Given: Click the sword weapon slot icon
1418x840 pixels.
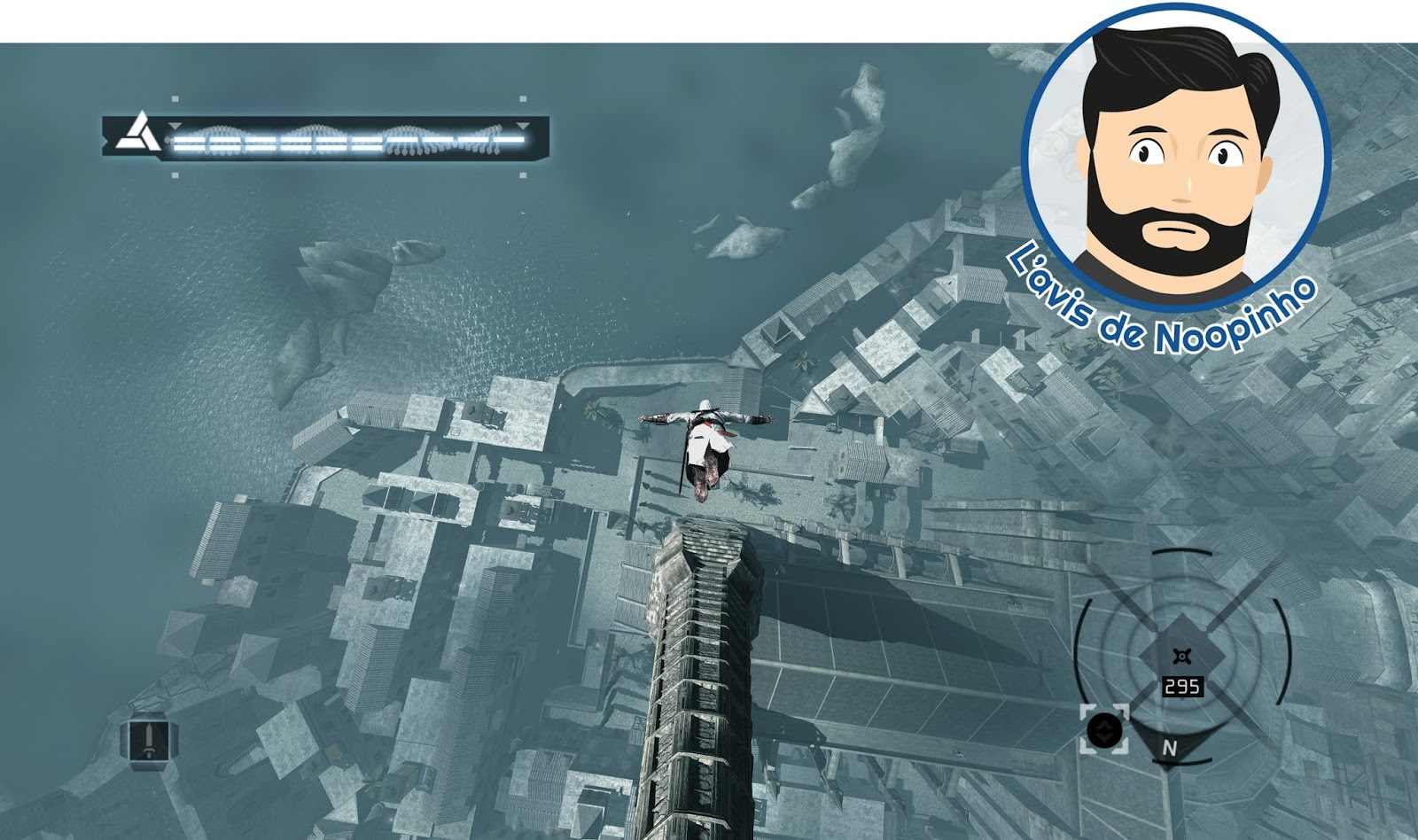Looking at the screenshot, I should 149,740.
